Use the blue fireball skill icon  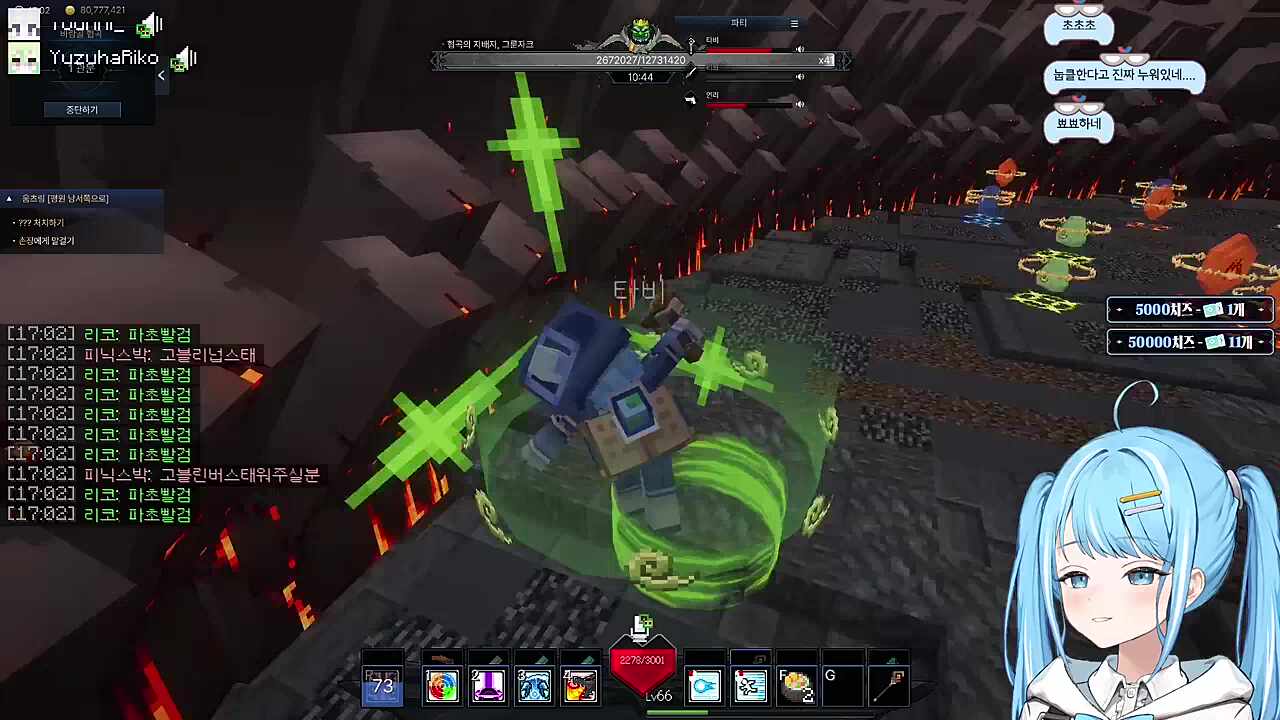coord(704,686)
